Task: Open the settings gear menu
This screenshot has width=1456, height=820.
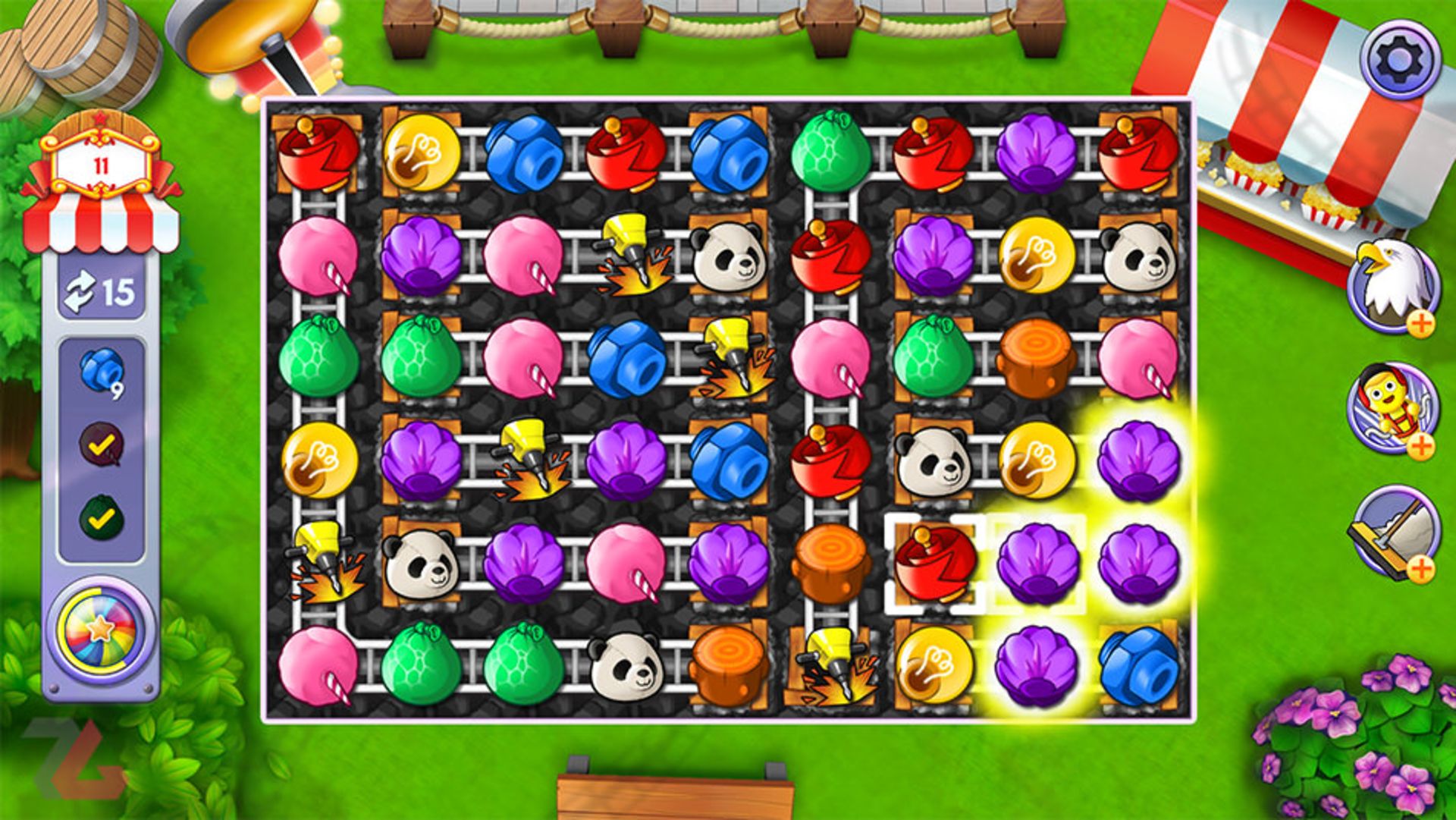Action: pyautogui.click(x=1399, y=59)
